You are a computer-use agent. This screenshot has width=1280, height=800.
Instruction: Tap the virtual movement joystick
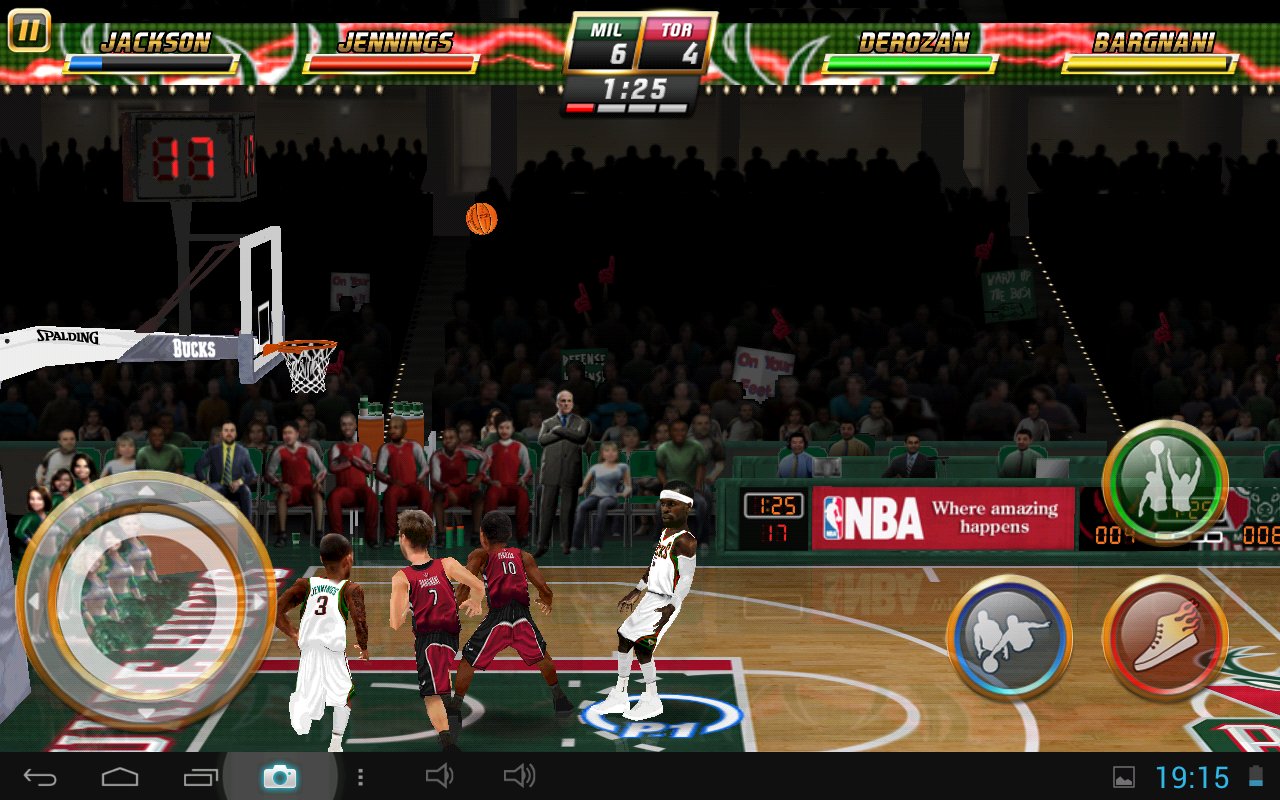146,602
